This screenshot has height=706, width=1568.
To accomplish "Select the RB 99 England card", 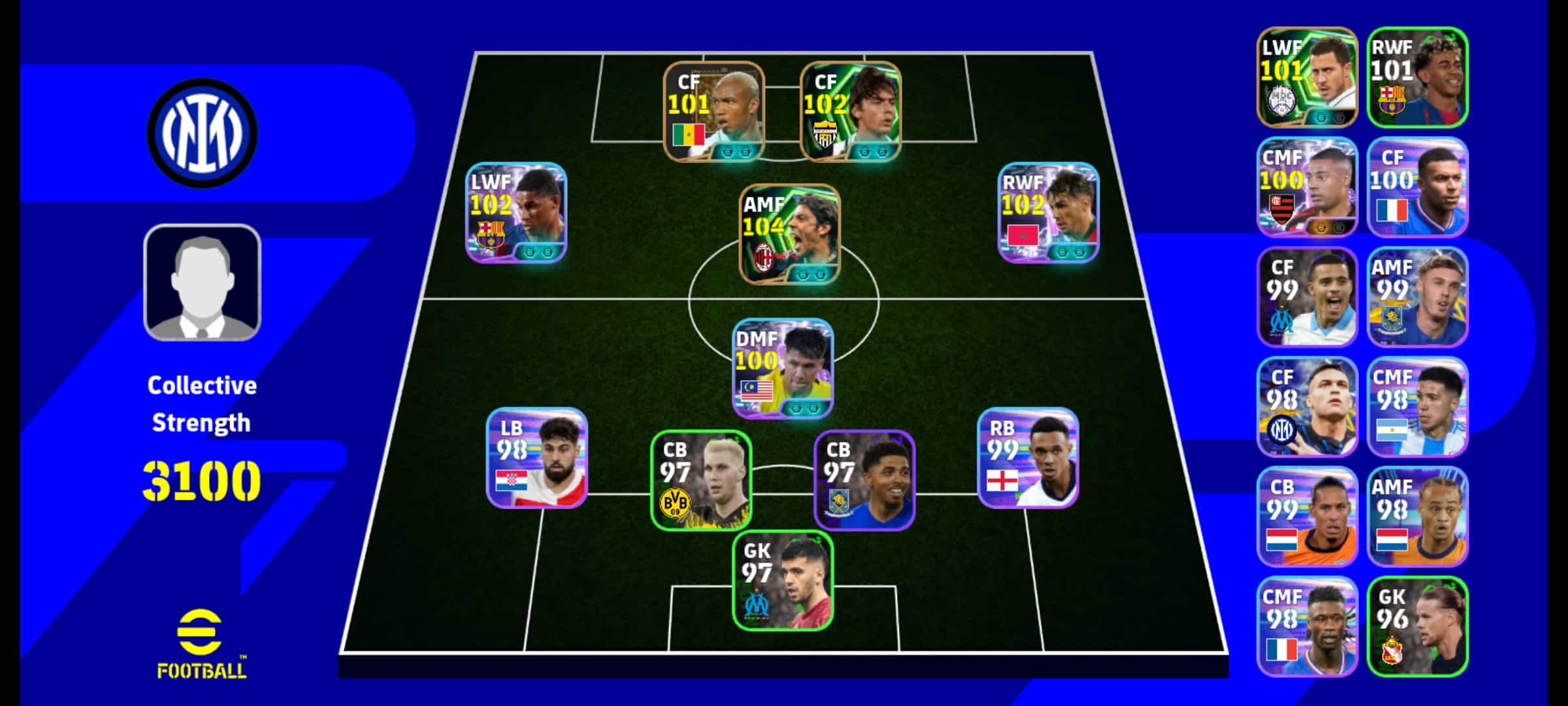I will 1028,458.
